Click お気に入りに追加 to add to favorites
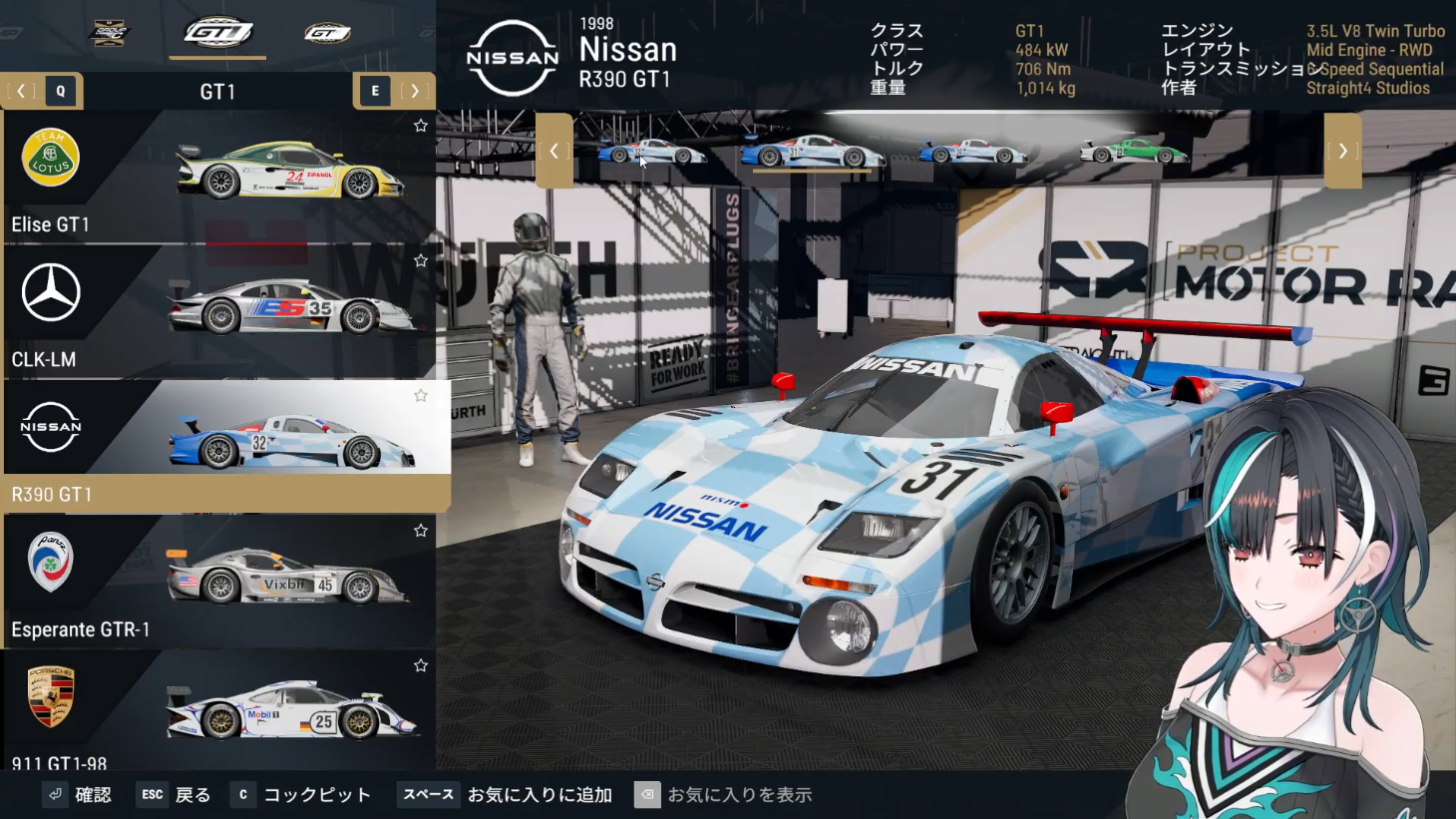This screenshot has height=819, width=1456. [x=539, y=795]
